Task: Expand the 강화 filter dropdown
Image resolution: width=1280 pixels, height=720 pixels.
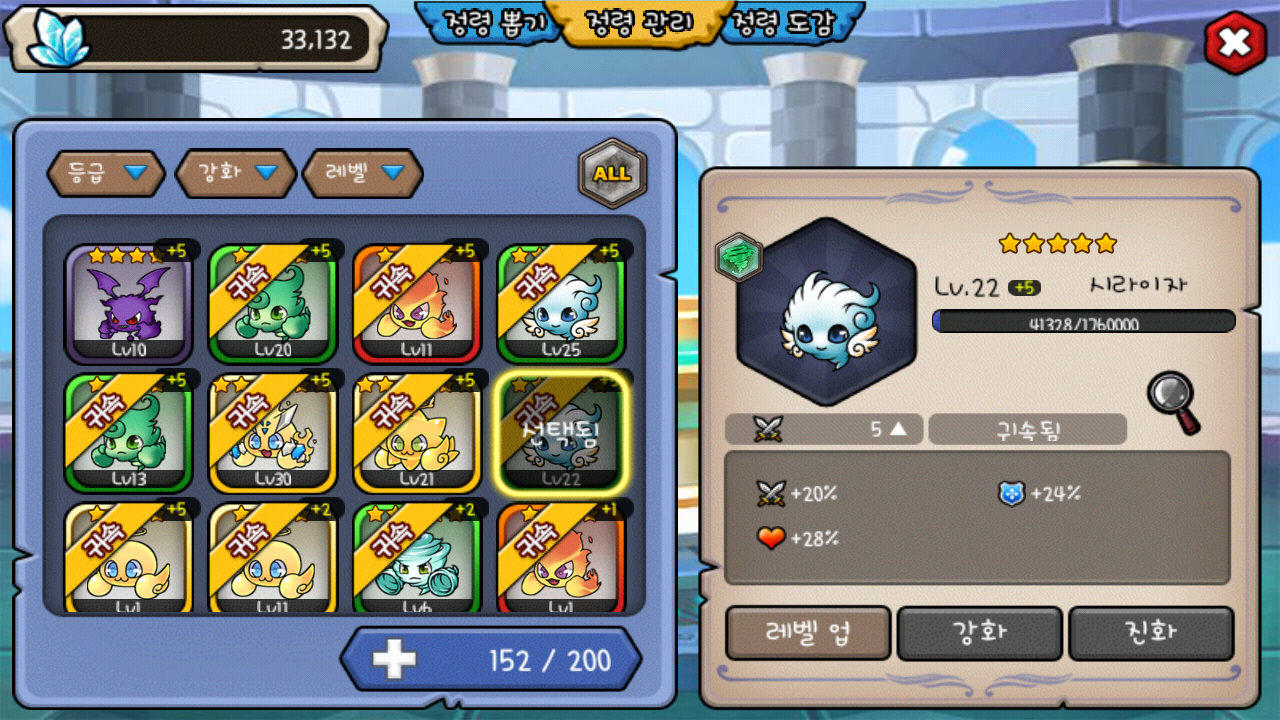Action: 236,173
